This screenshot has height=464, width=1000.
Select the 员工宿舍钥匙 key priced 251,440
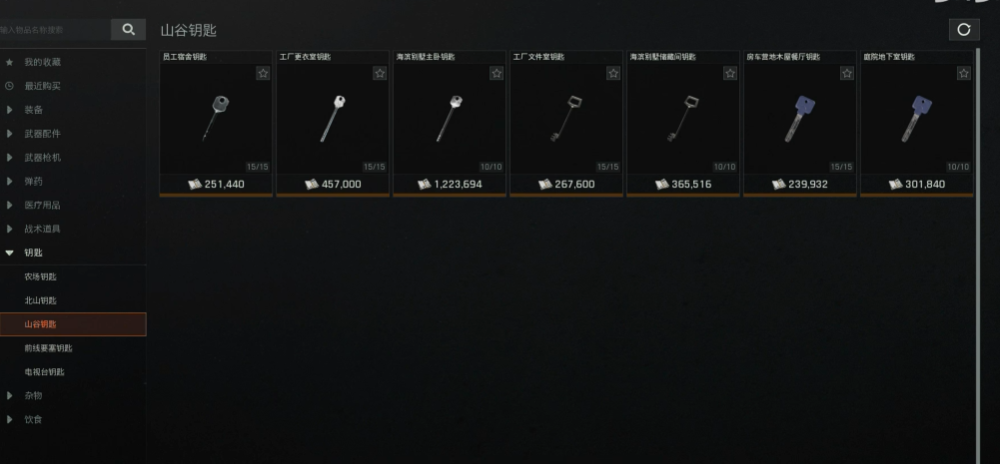215,120
